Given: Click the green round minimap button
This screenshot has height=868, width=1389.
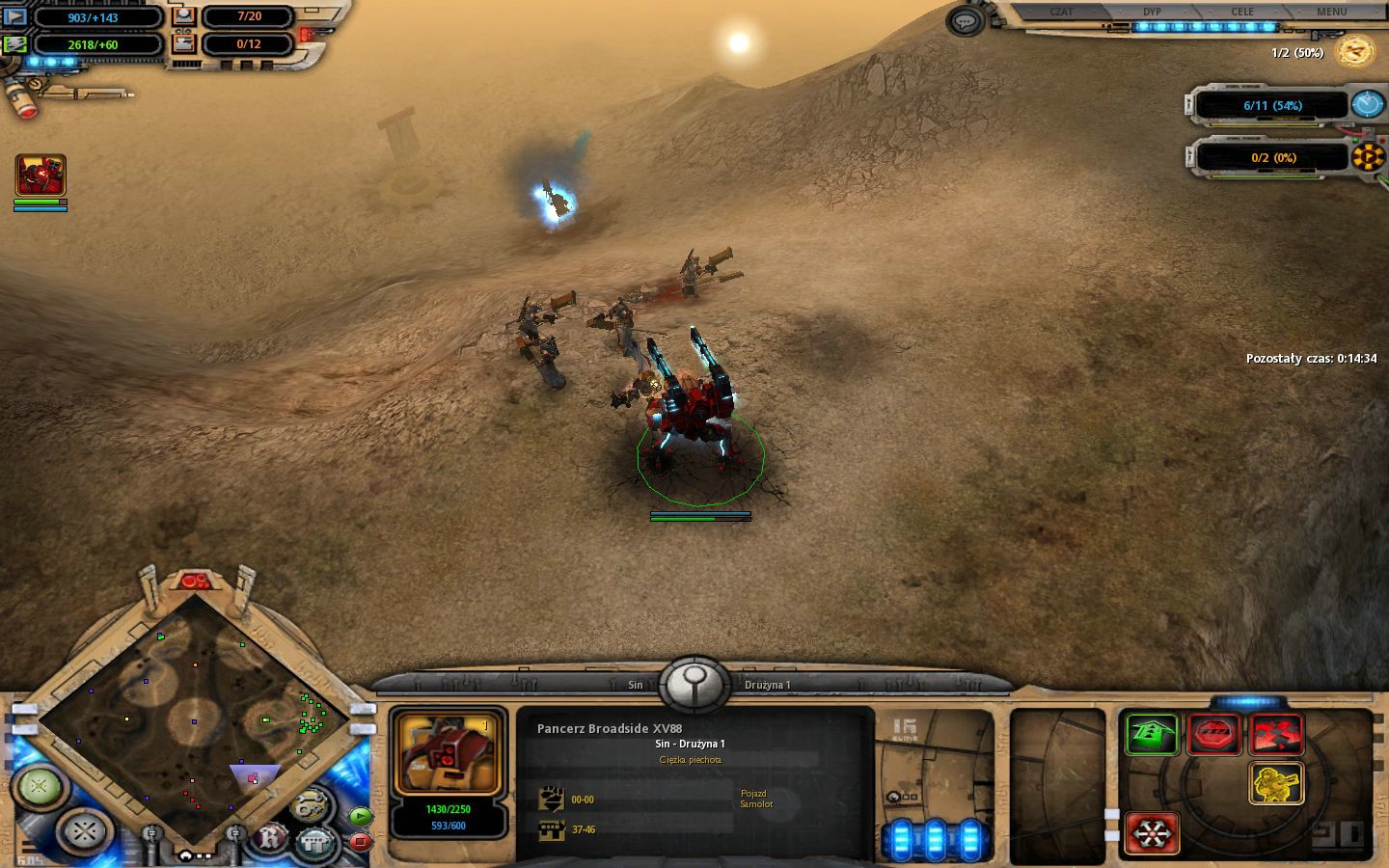Looking at the screenshot, I should 40,786.
